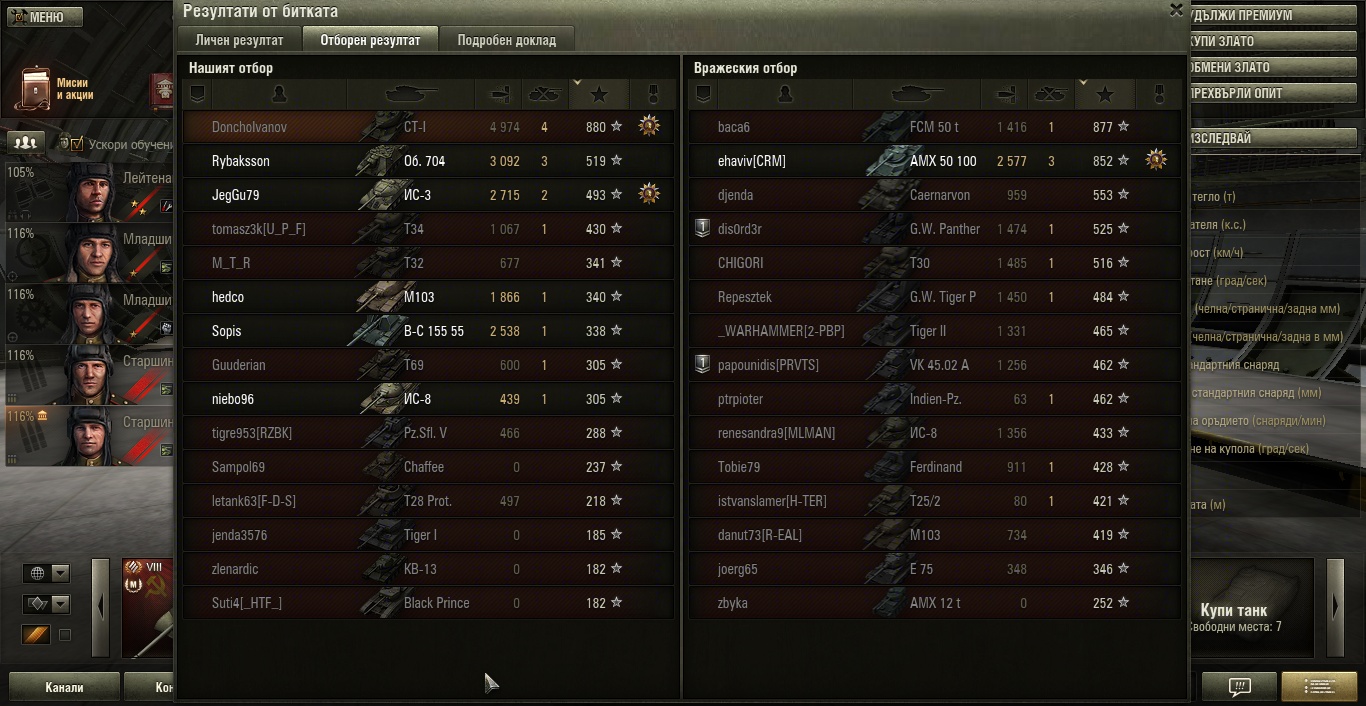Select the Отборен резултат tab
The height and width of the screenshot is (706, 1366).
pos(369,40)
